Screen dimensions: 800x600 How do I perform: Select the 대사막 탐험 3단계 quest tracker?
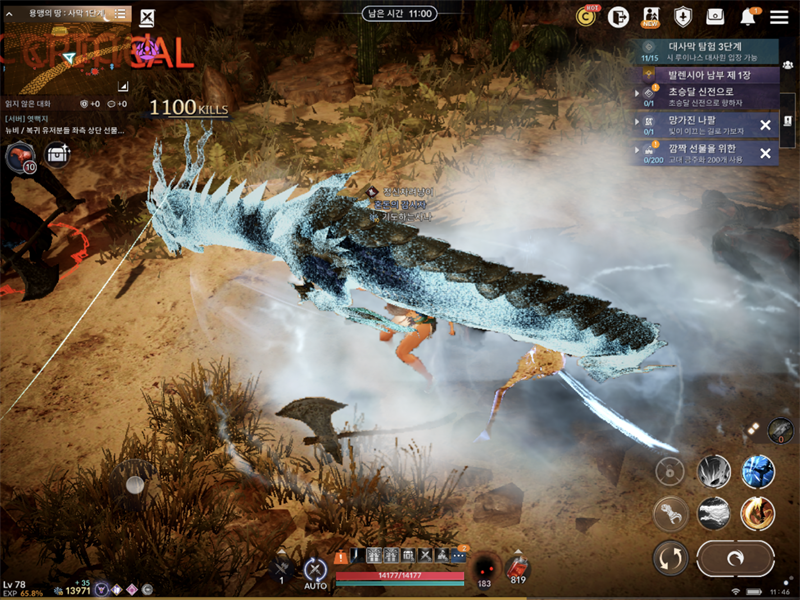708,50
